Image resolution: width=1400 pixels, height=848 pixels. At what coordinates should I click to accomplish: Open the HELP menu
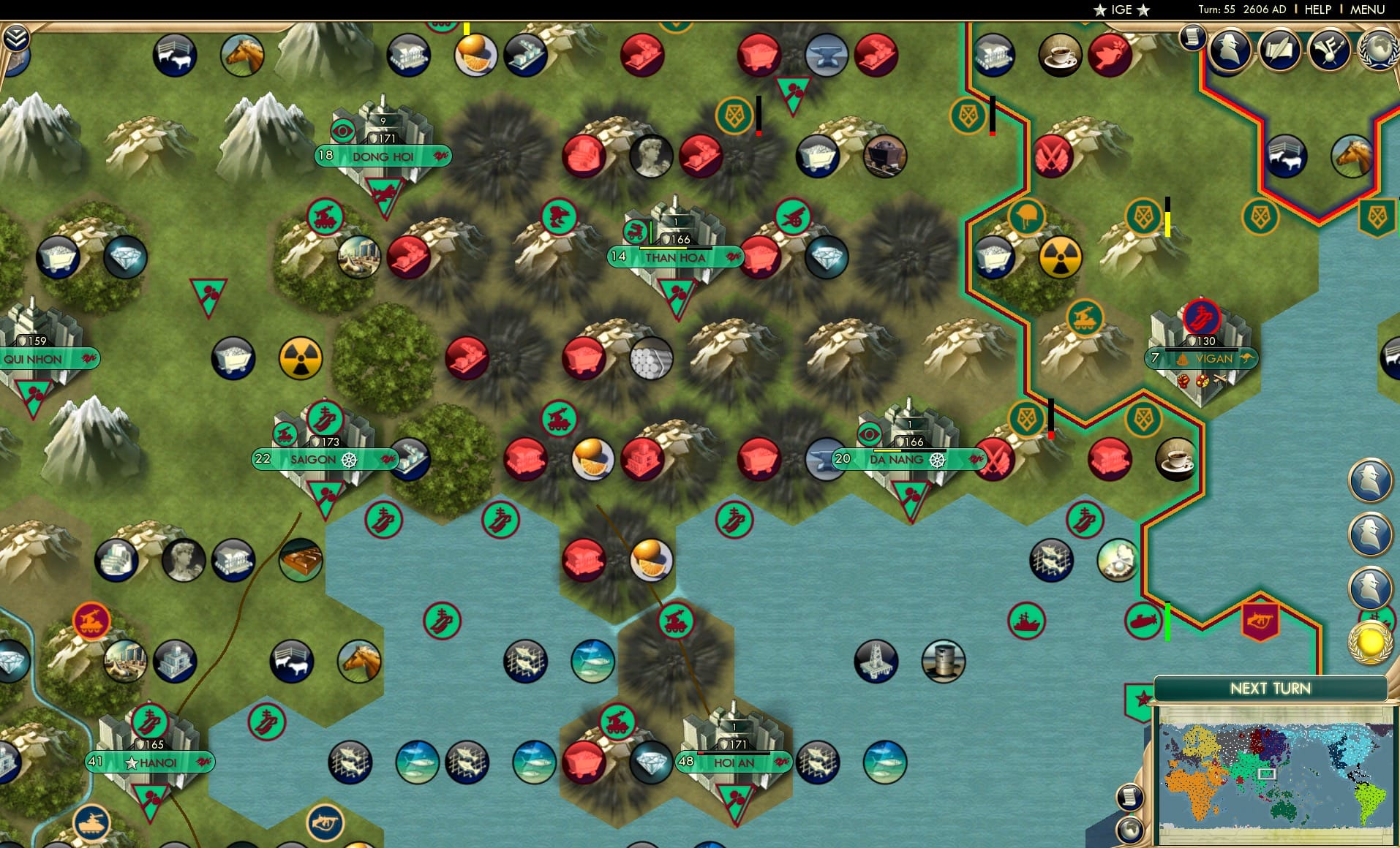coord(1317,10)
